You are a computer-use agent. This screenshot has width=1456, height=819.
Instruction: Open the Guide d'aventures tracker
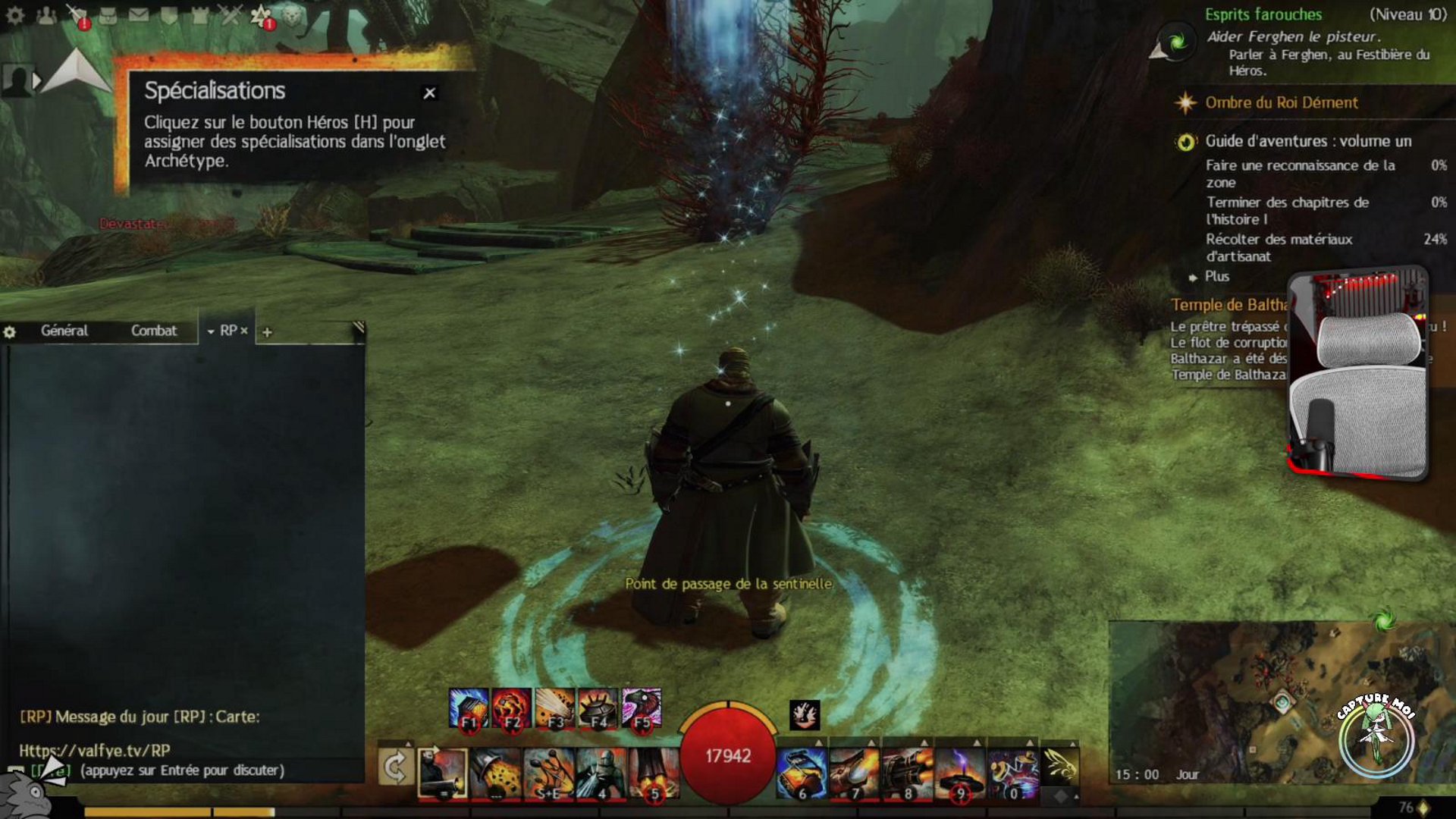click(1308, 141)
